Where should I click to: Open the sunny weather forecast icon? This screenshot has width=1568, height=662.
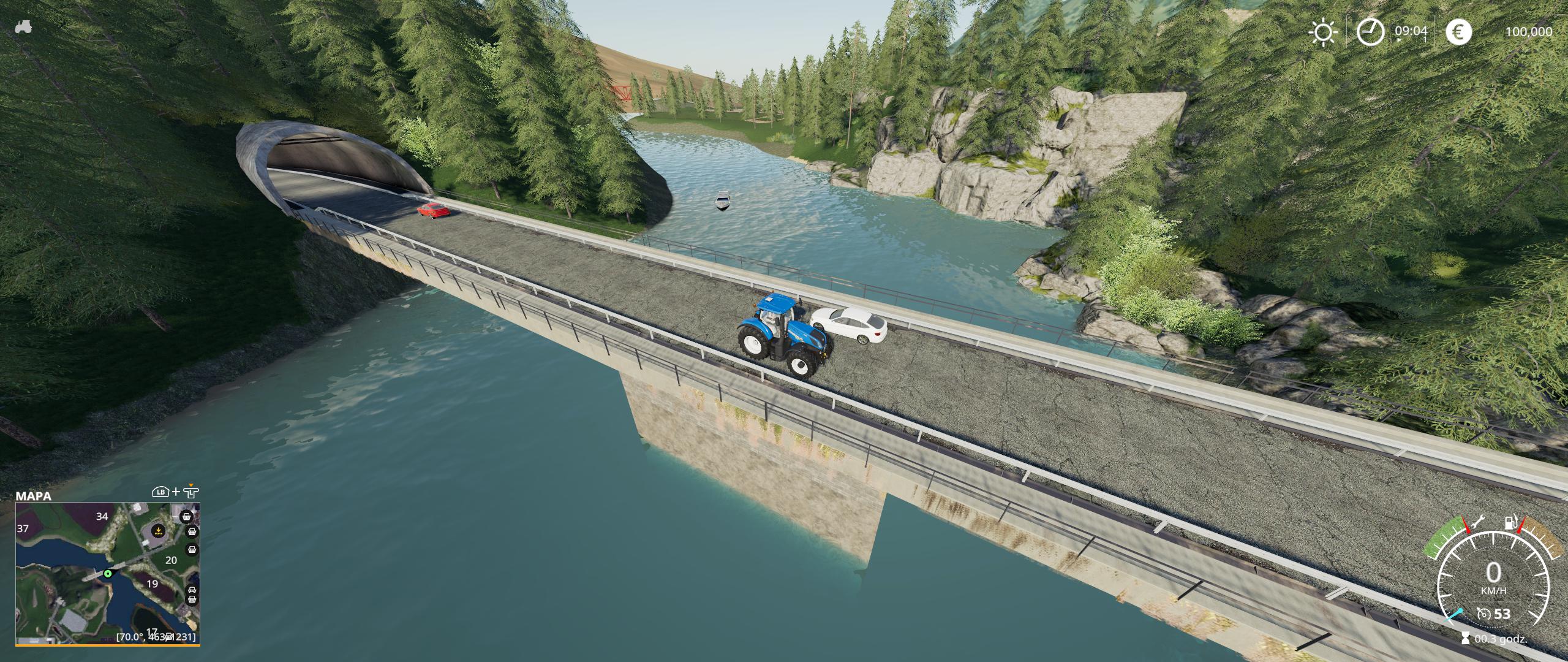(x=1322, y=32)
